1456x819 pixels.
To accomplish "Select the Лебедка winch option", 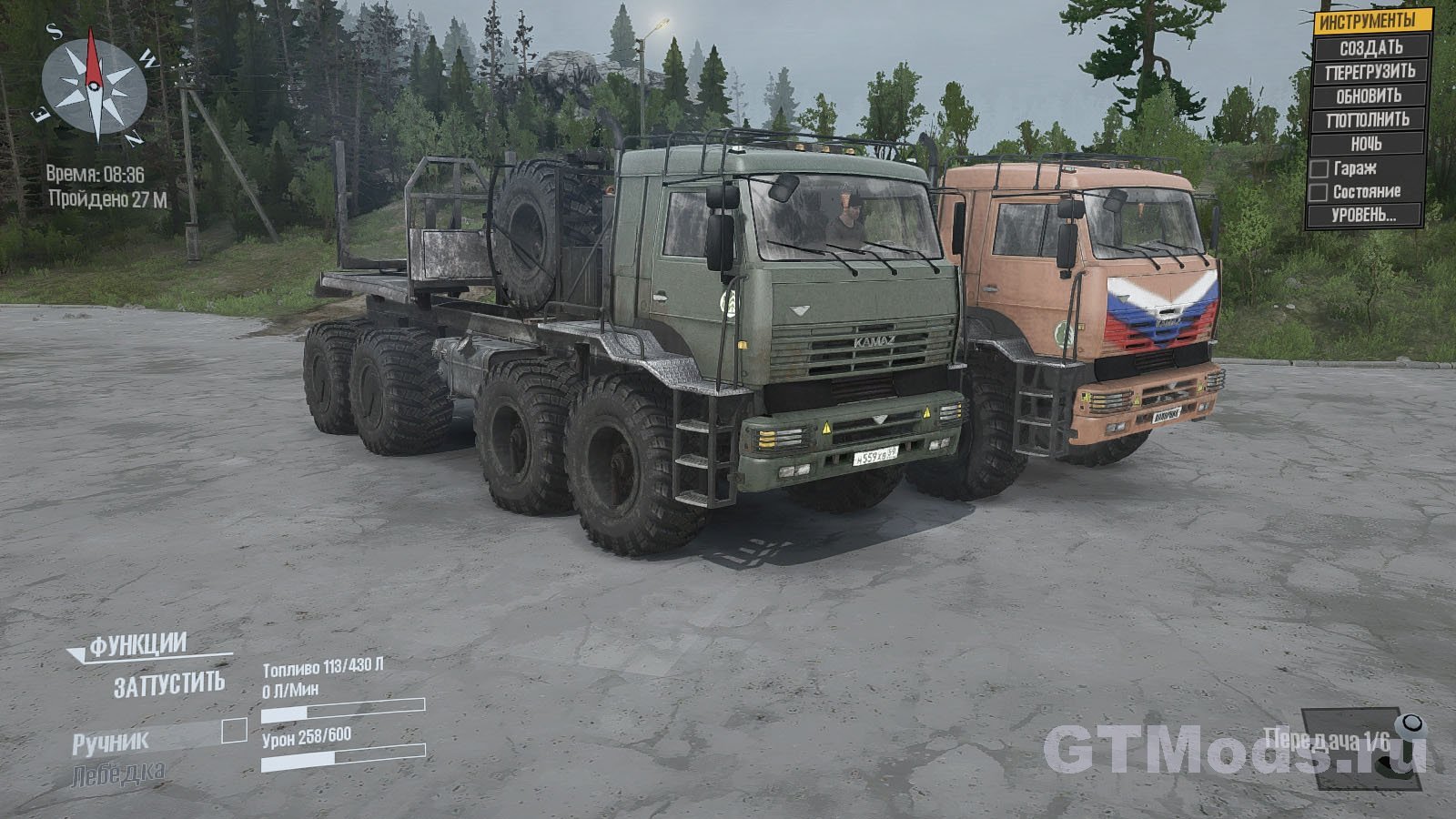I will [118, 774].
